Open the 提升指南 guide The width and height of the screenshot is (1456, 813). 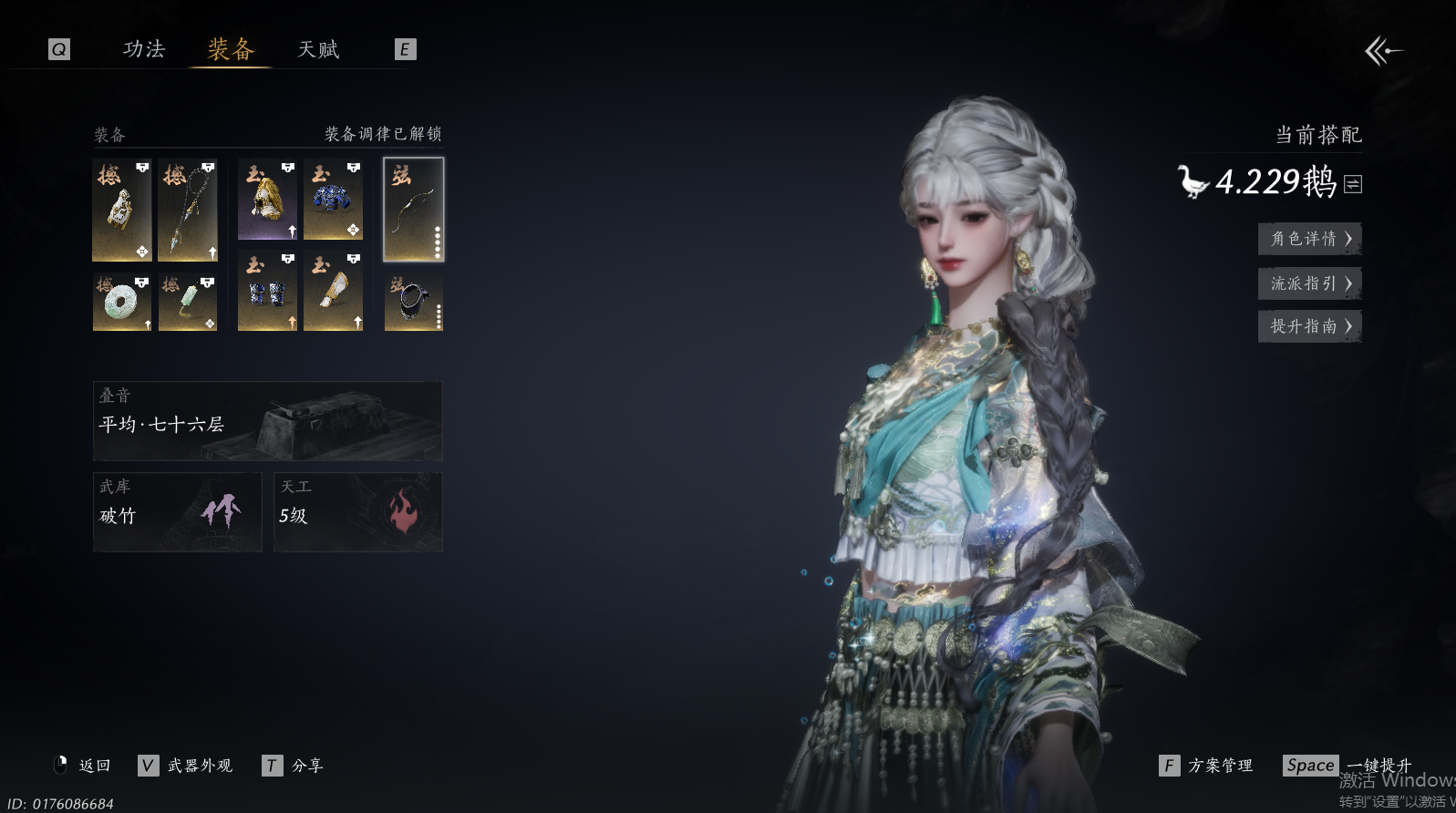[x=1309, y=326]
